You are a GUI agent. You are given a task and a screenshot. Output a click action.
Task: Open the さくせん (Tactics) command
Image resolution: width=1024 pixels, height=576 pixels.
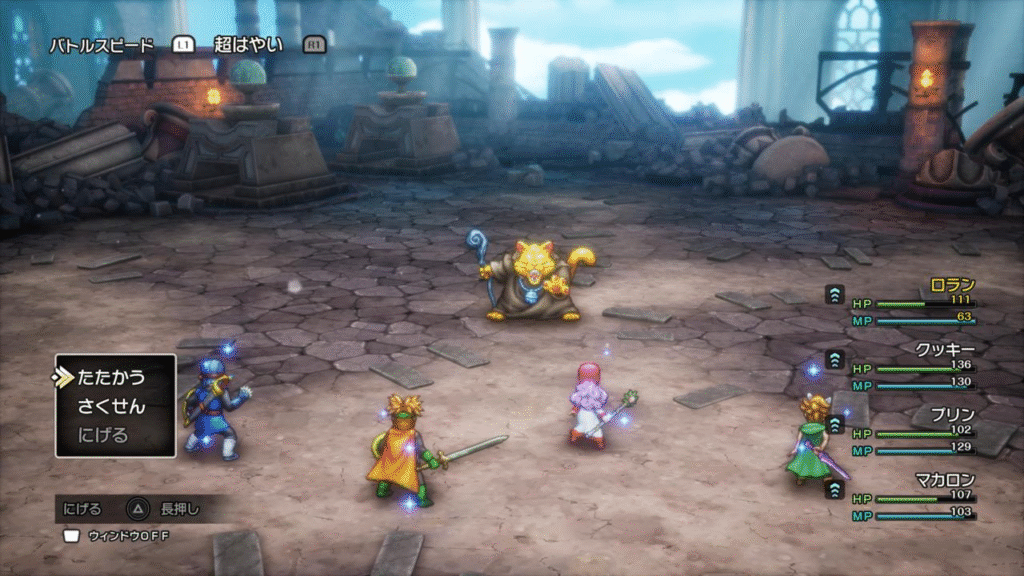point(111,407)
